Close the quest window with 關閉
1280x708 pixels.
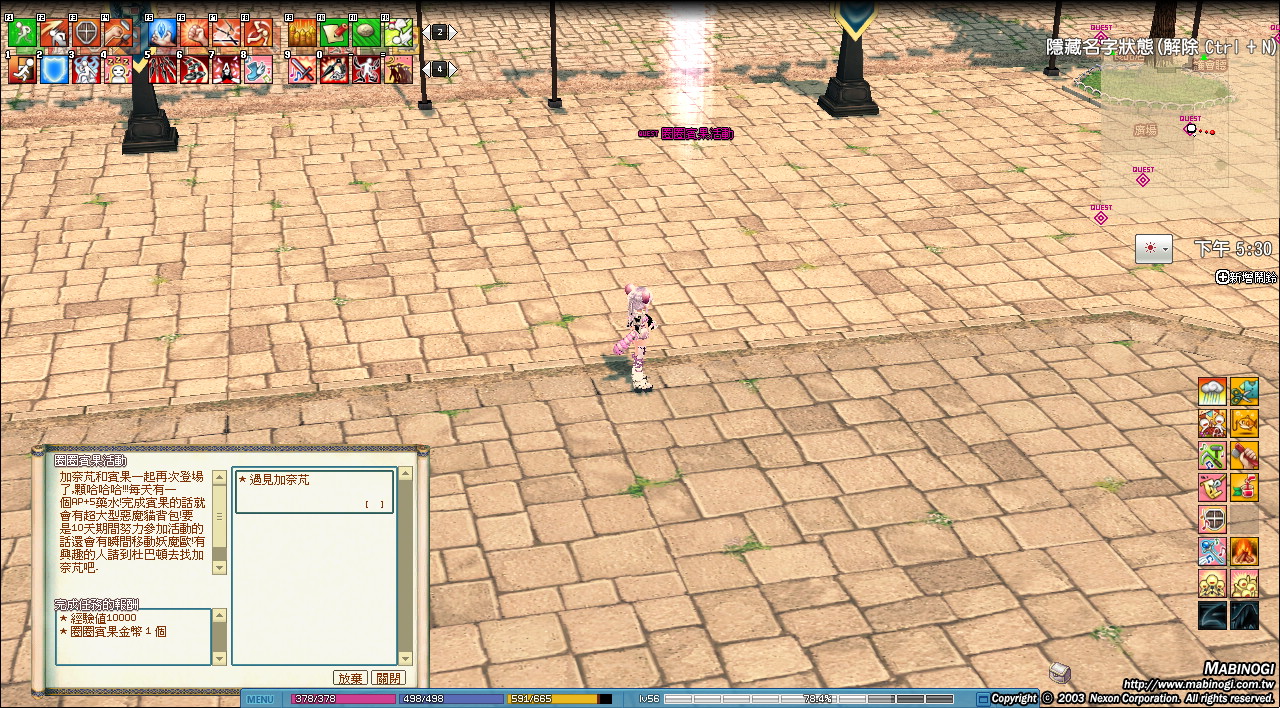388,678
